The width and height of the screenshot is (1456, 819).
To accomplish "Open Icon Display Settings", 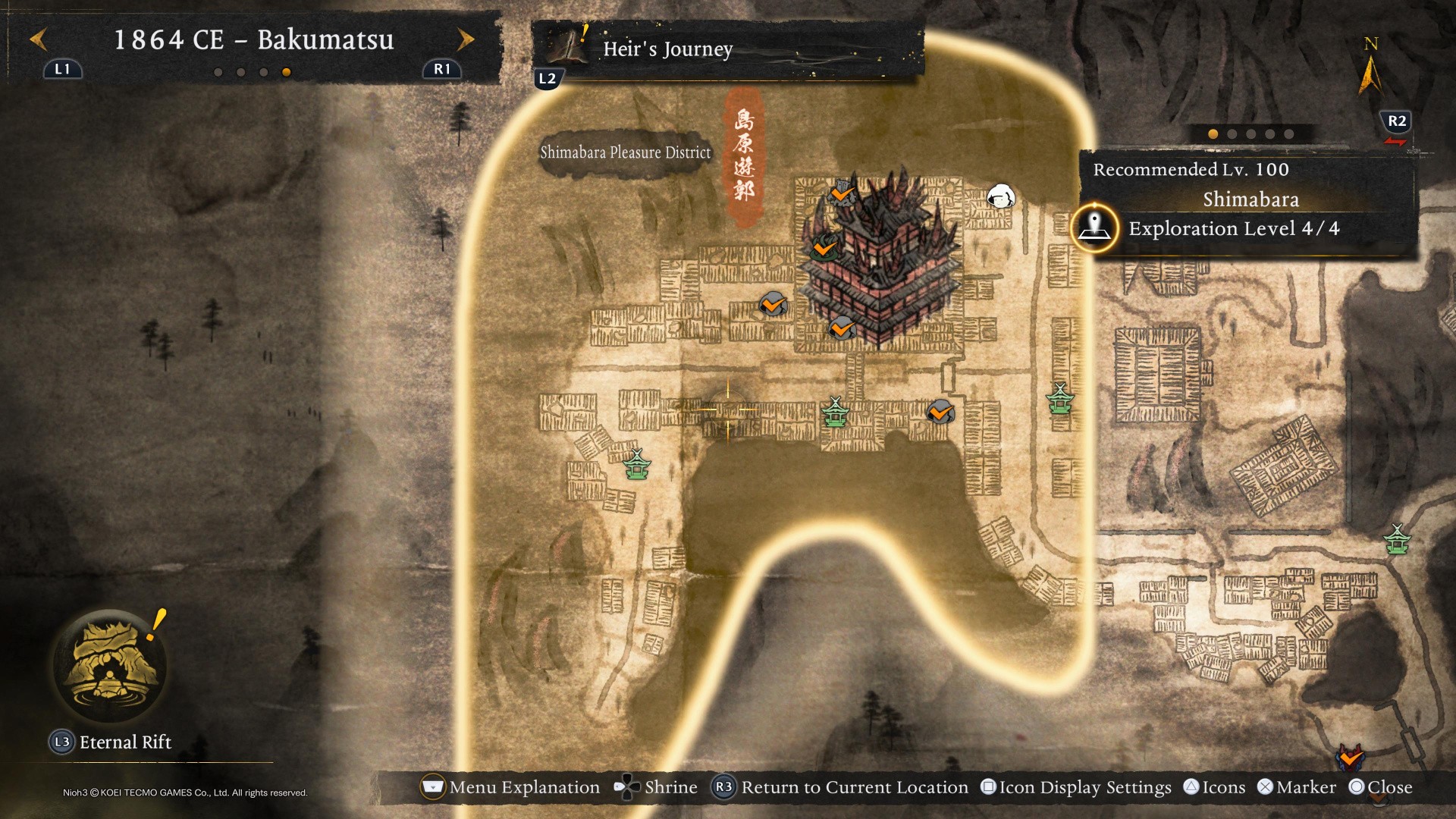I will point(1076,787).
